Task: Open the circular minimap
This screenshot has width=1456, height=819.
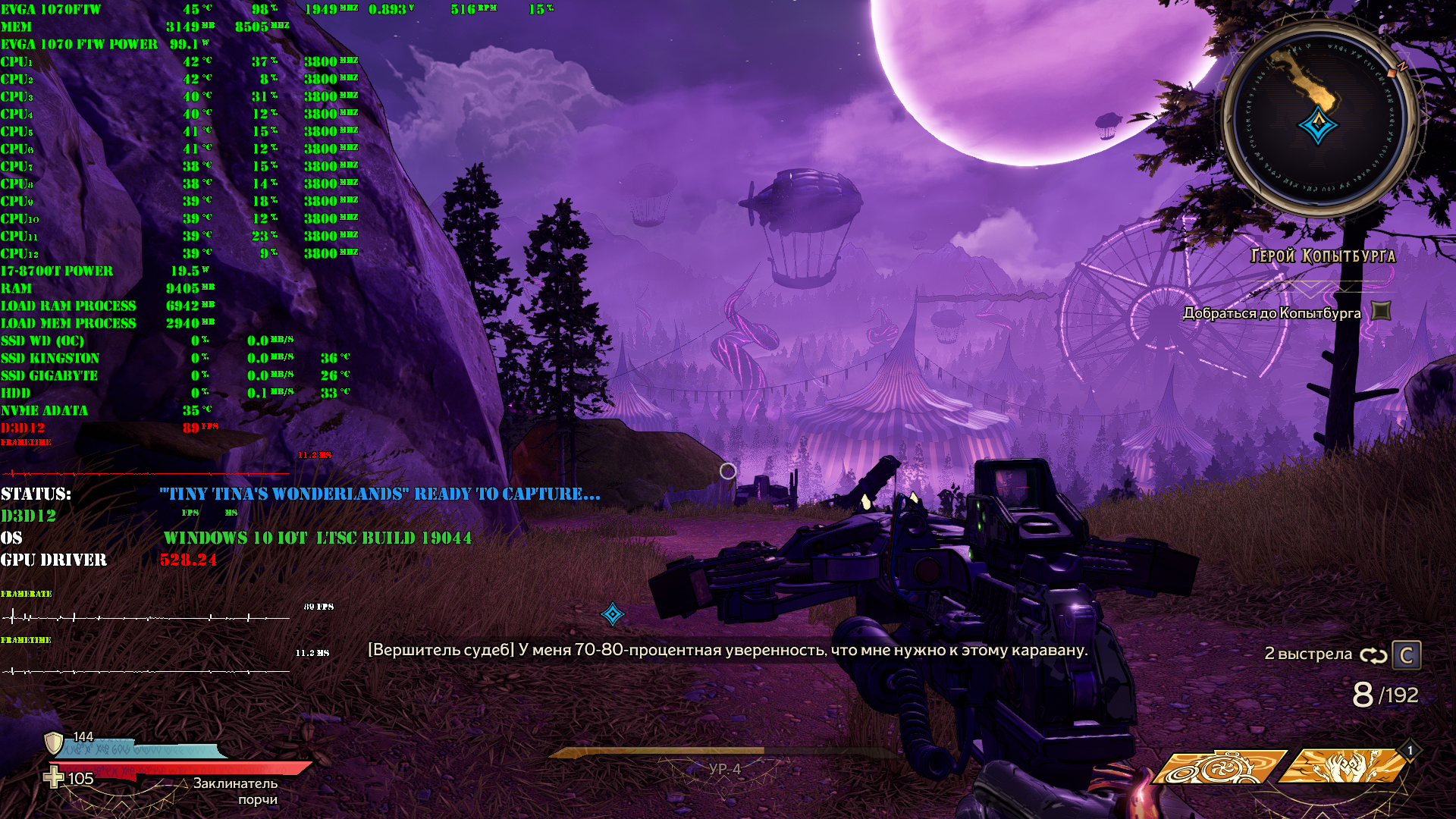Action: click(x=1319, y=119)
